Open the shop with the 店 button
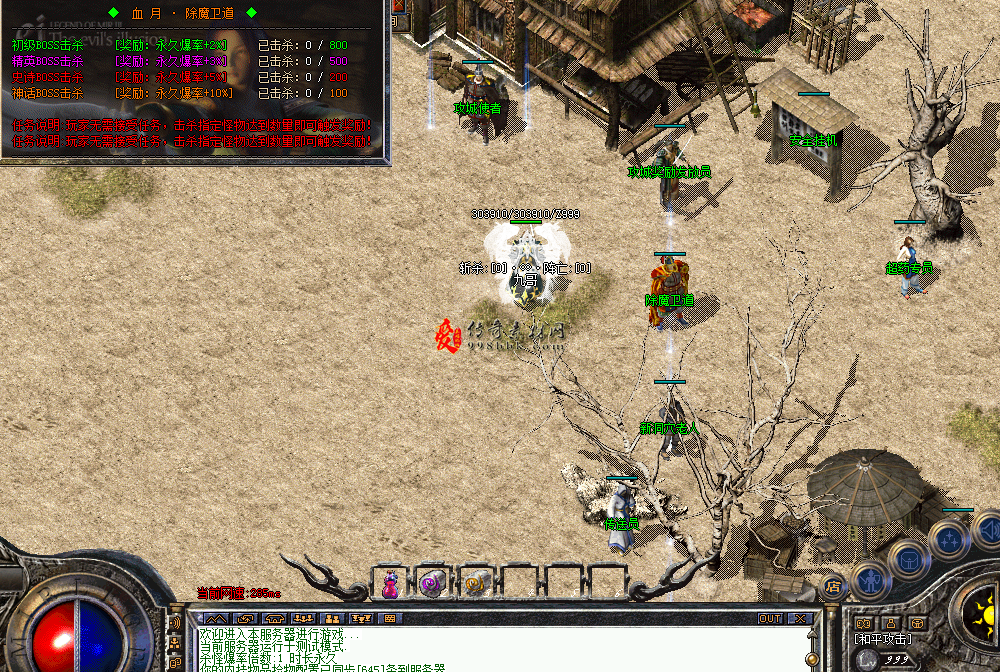Screen dimensions: 1000x672 tap(833, 583)
